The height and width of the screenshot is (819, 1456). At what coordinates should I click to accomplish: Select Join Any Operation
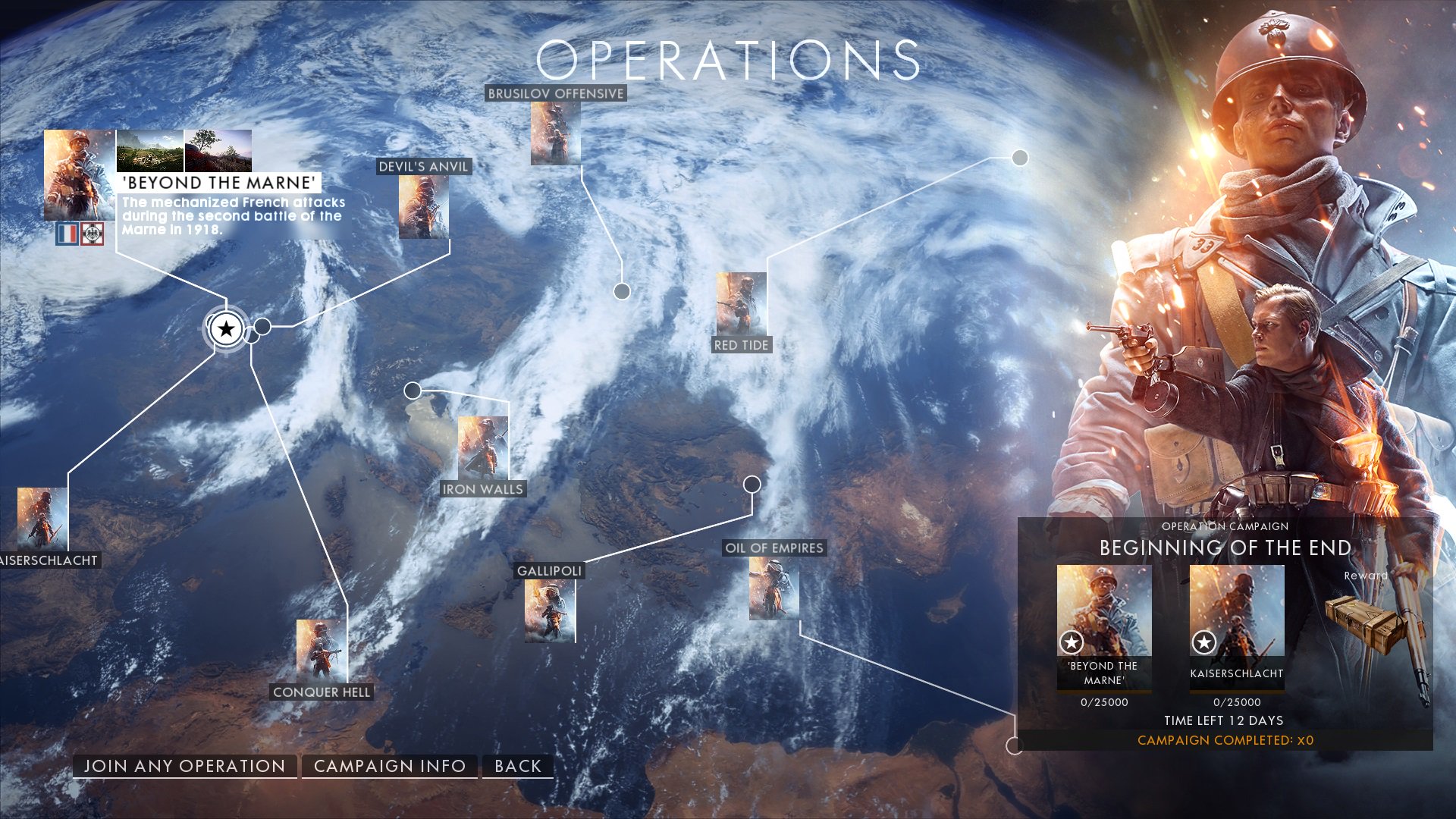coord(184,766)
